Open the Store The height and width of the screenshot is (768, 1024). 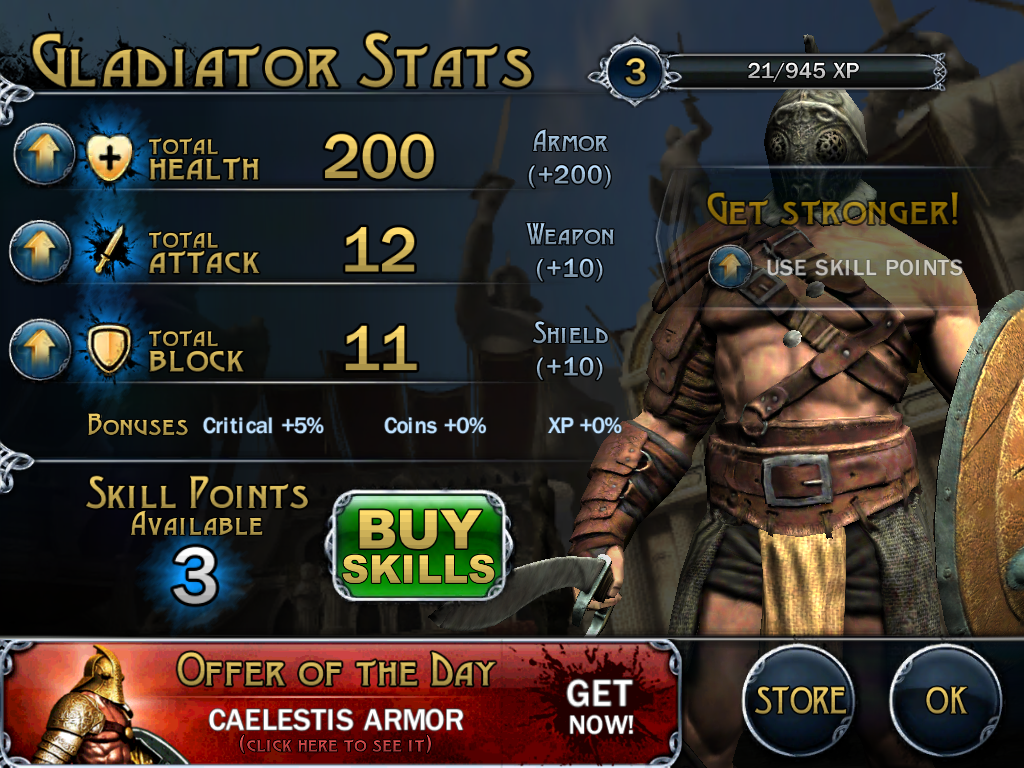click(799, 700)
